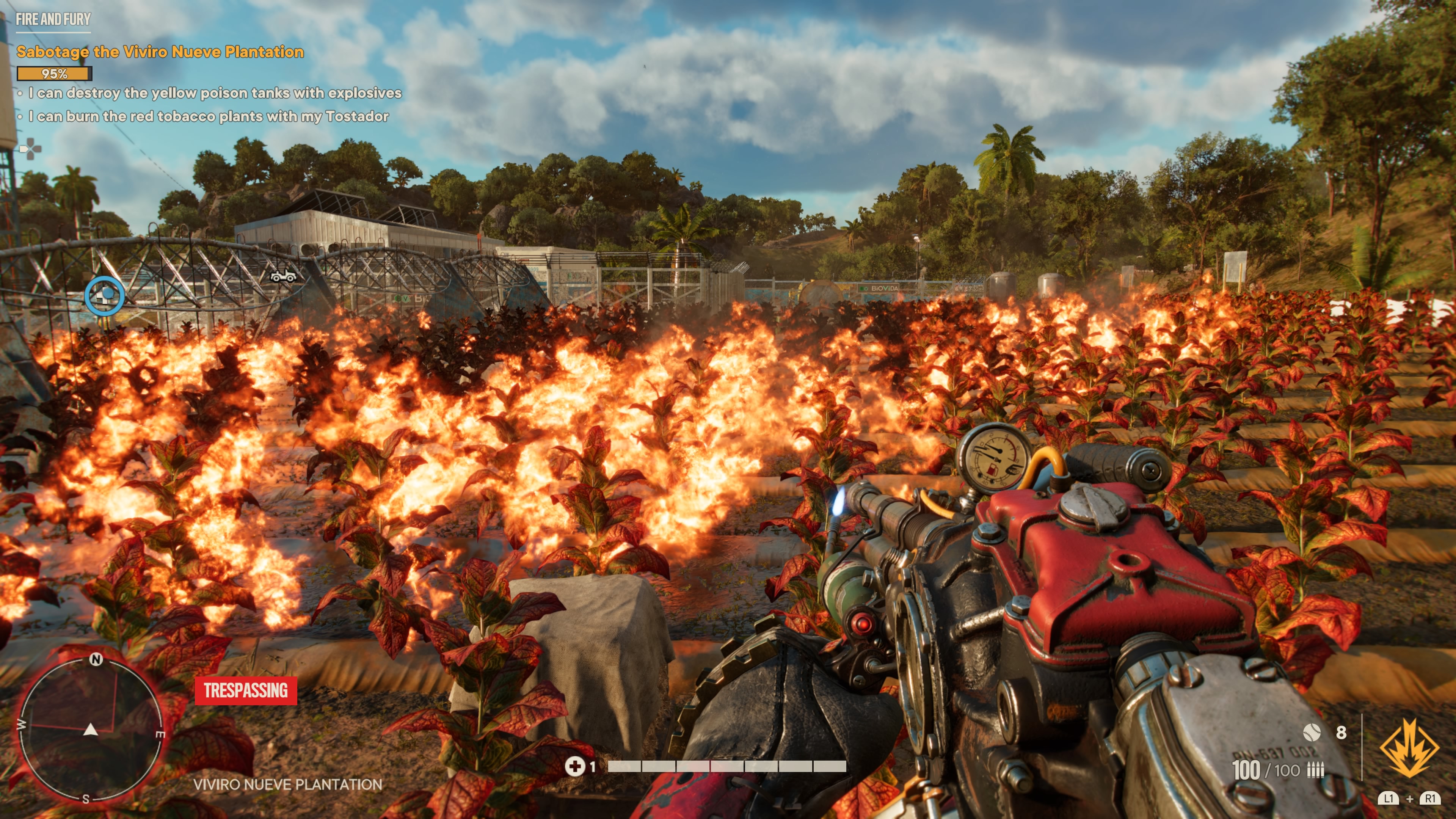1456x819 pixels.
Task: Select the Sabotage the Viviro Nueve Plantation objective
Action: [160, 52]
